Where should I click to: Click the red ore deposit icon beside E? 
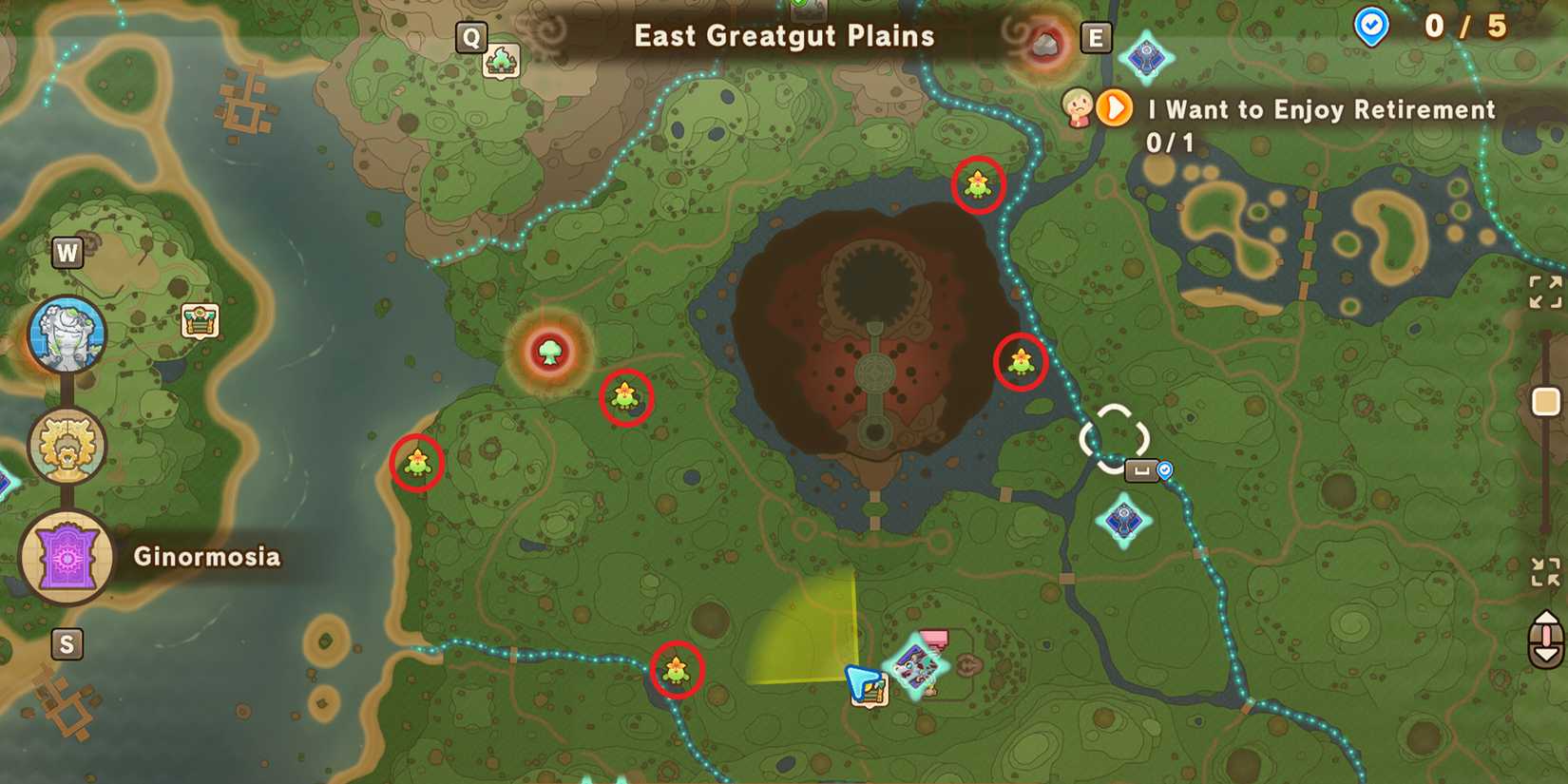click(x=1046, y=42)
